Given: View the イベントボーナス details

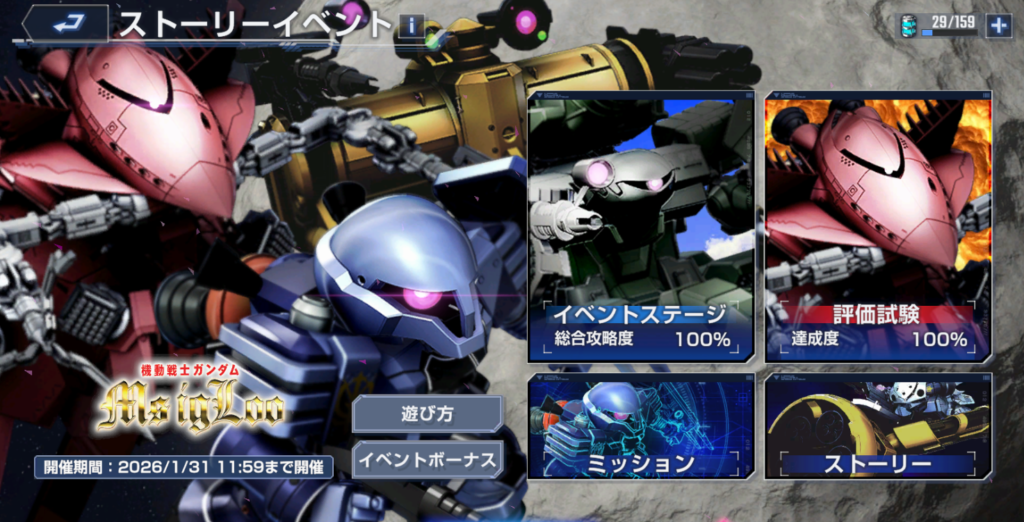Looking at the screenshot, I should pyautogui.click(x=427, y=459).
